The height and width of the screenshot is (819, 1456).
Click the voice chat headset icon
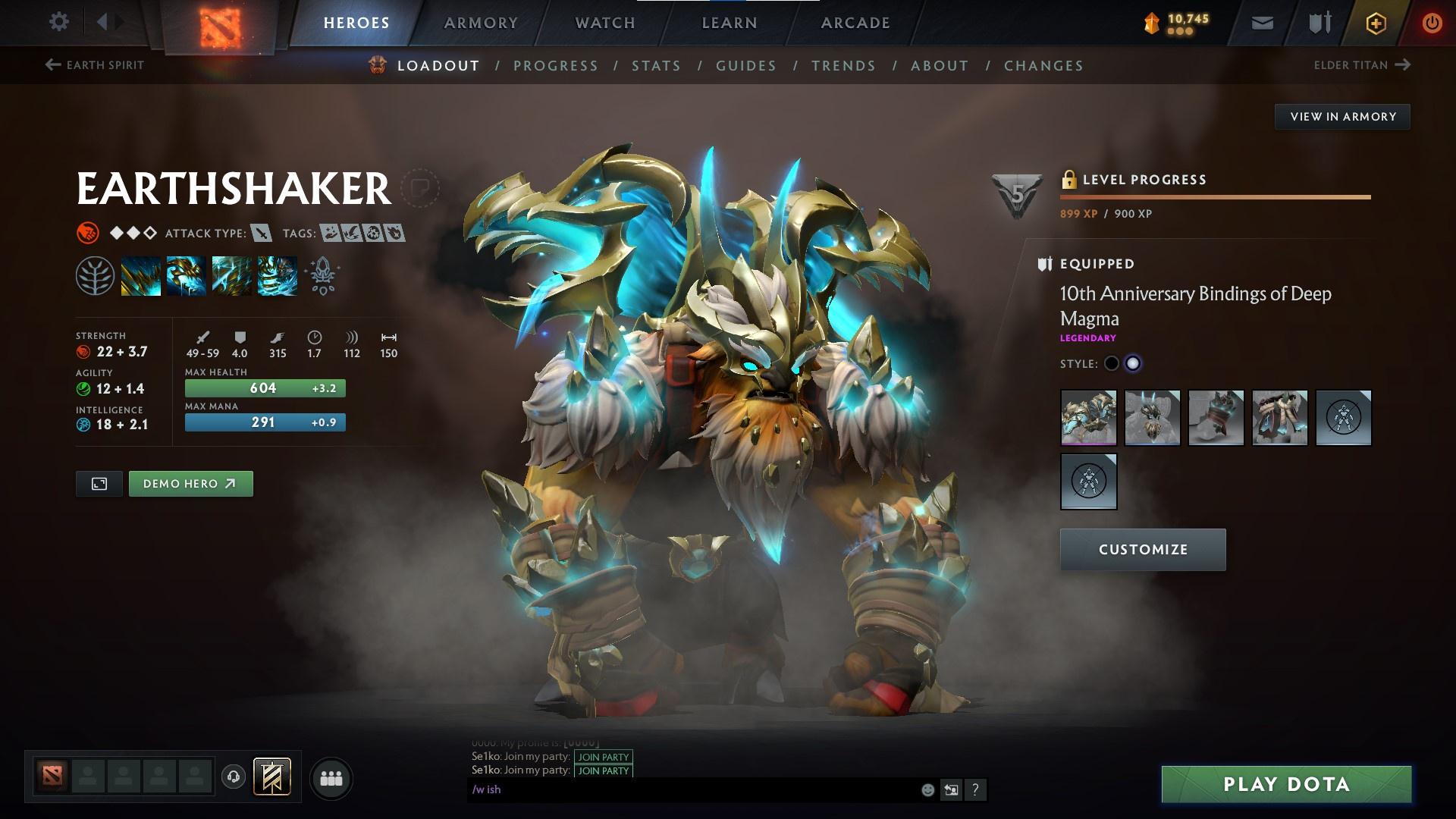[x=233, y=777]
